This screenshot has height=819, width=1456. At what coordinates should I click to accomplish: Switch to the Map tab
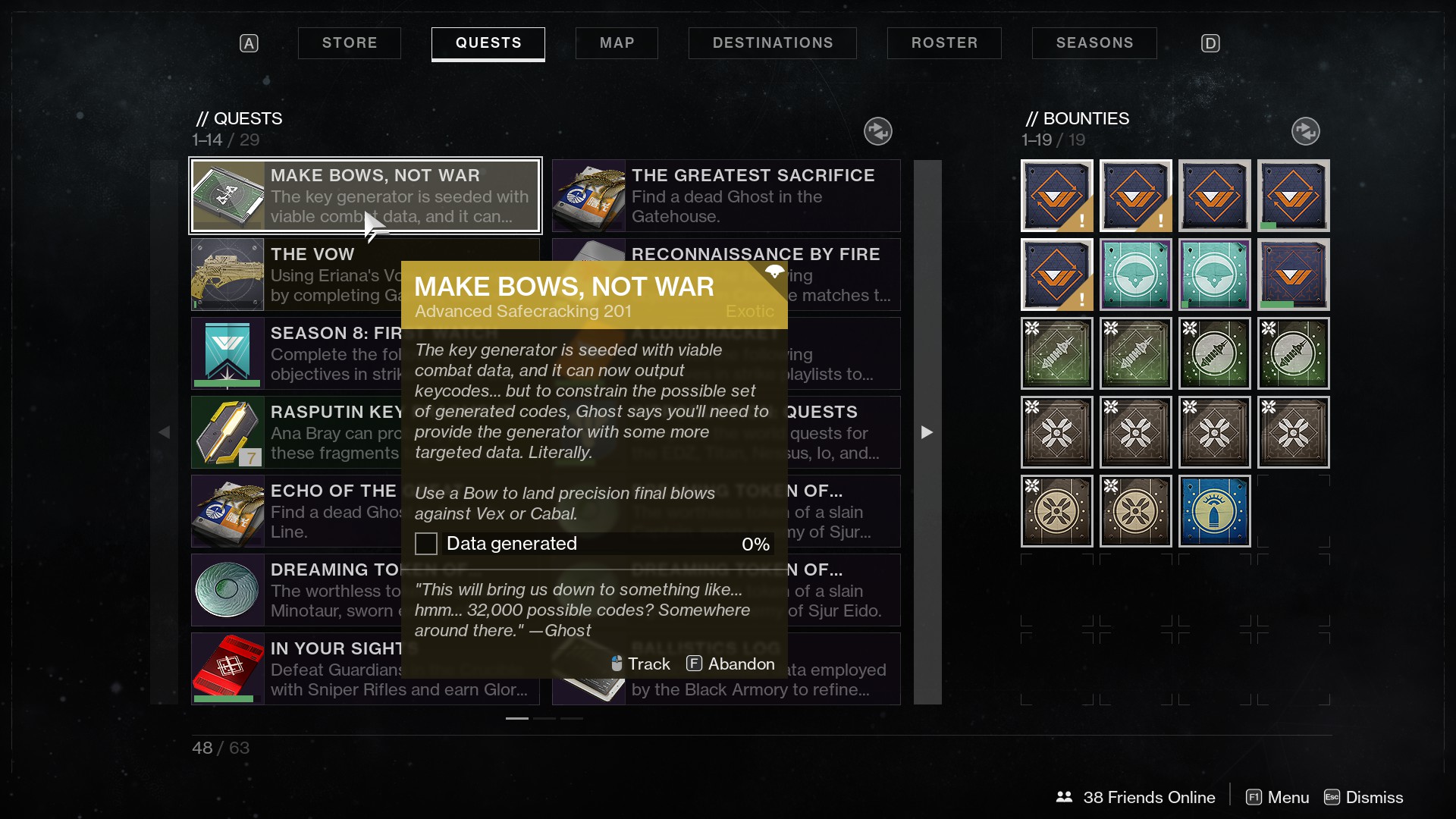617,43
